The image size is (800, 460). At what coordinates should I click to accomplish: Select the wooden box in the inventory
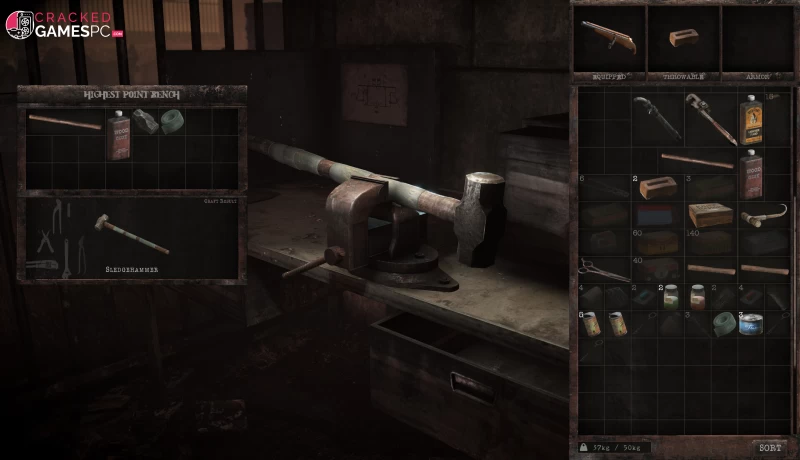pyautogui.click(x=710, y=214)
